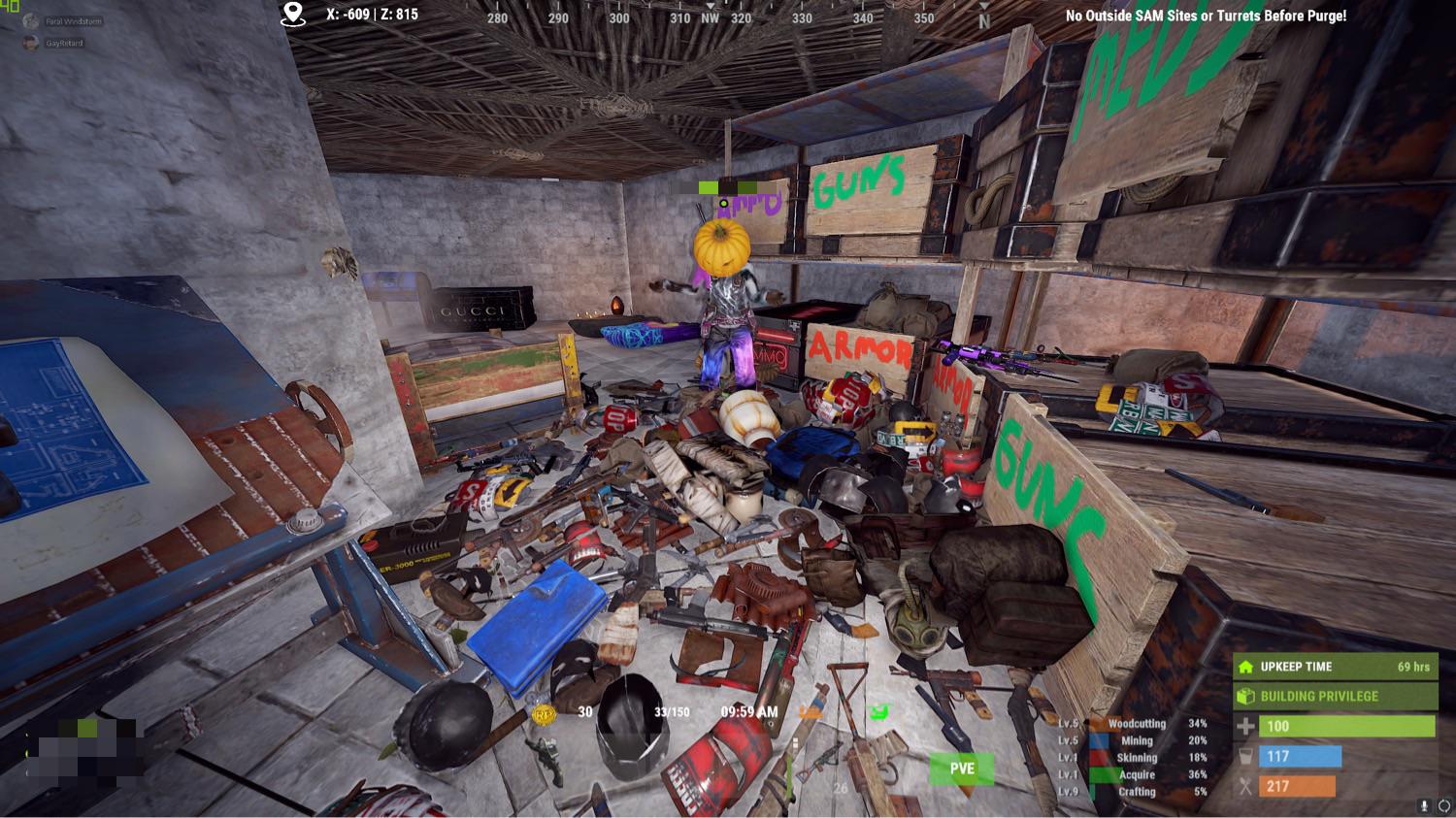Image resolution: width=1456 pixels, height=818 pixels.
Task: Click the 33/150 ammo counter
Action: coord(670,711)
